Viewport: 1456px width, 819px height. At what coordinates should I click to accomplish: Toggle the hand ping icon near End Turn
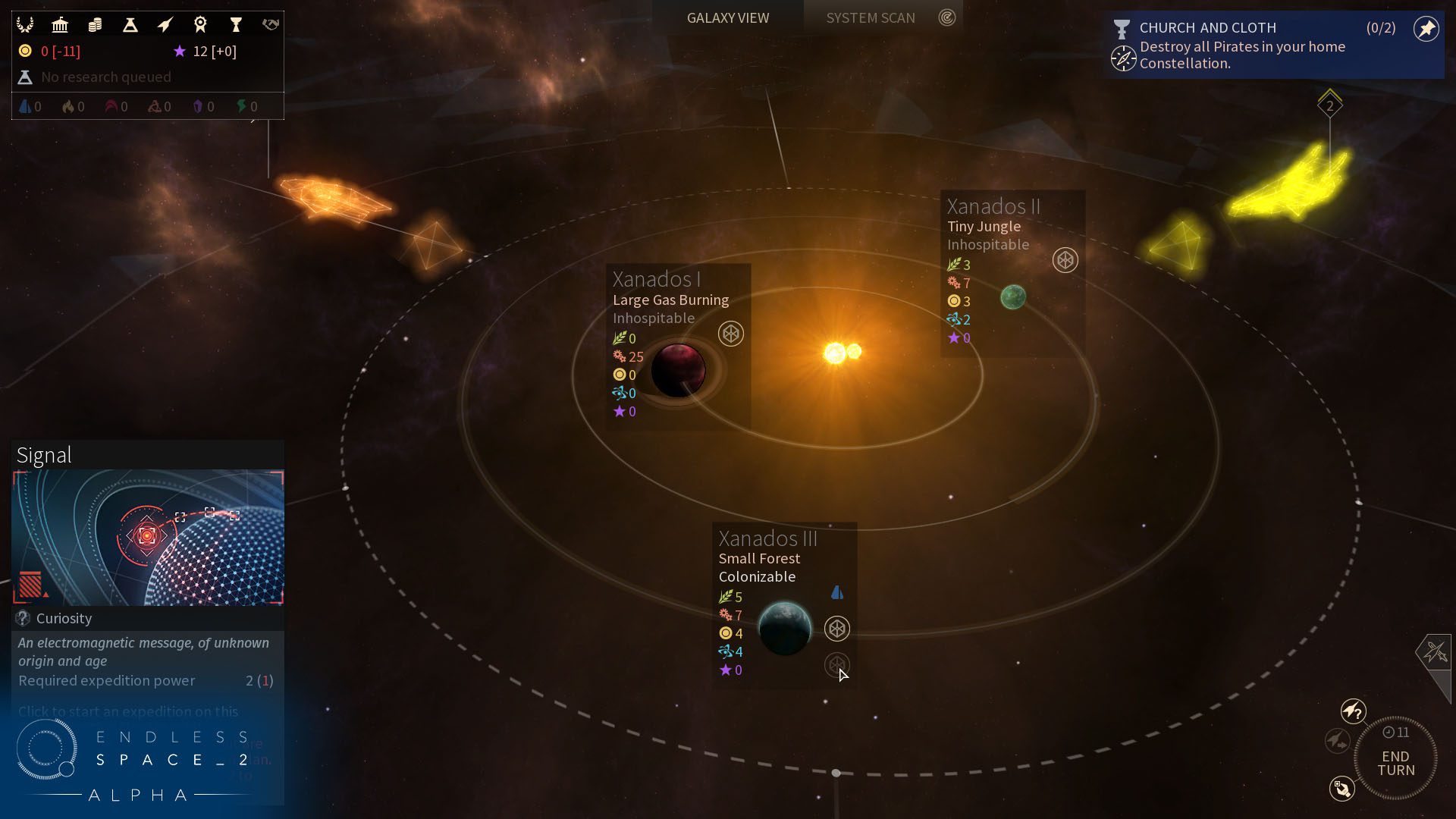click(x=1342, y=789)
